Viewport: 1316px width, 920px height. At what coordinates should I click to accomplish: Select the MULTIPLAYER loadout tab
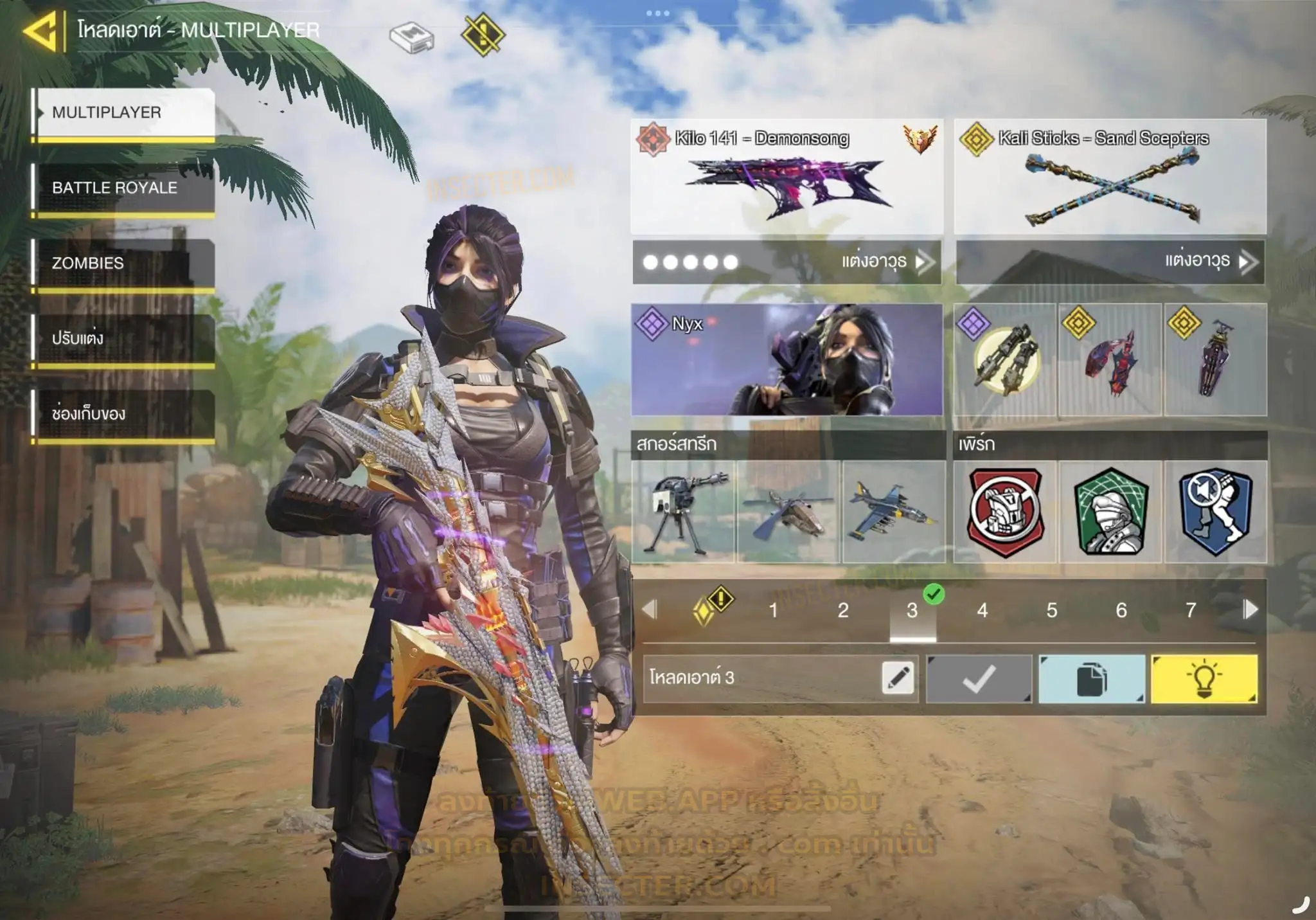[x=124, y=113]
